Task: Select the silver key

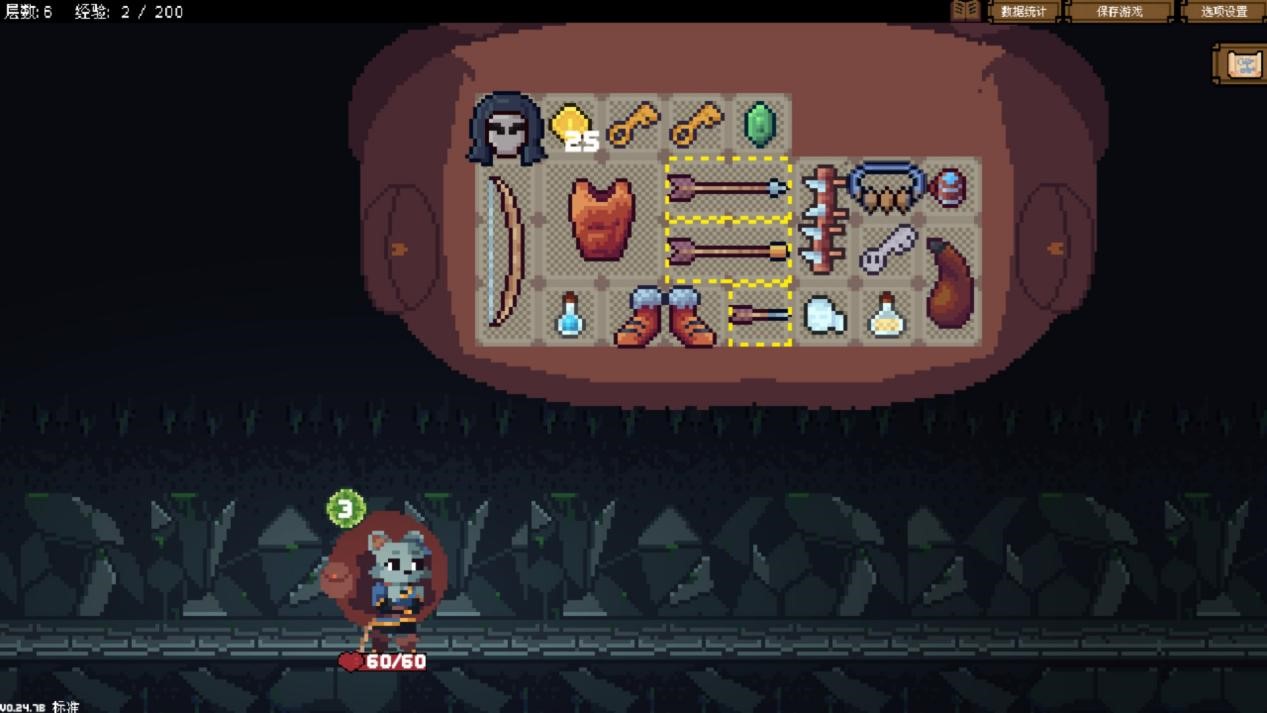Action: click(887, 249)
